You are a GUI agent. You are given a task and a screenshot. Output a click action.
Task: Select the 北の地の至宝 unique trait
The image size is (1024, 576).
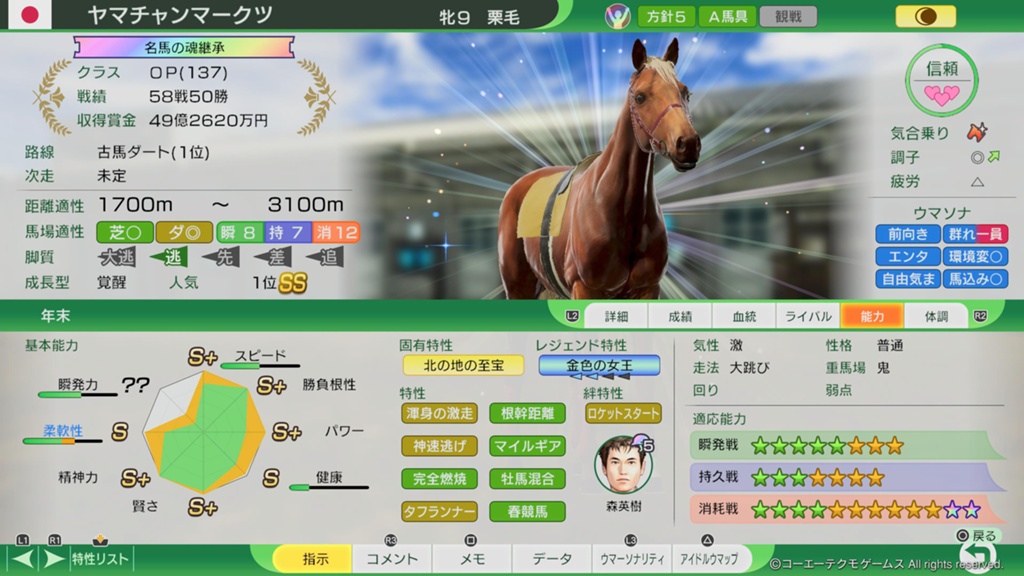click(463, 365)
